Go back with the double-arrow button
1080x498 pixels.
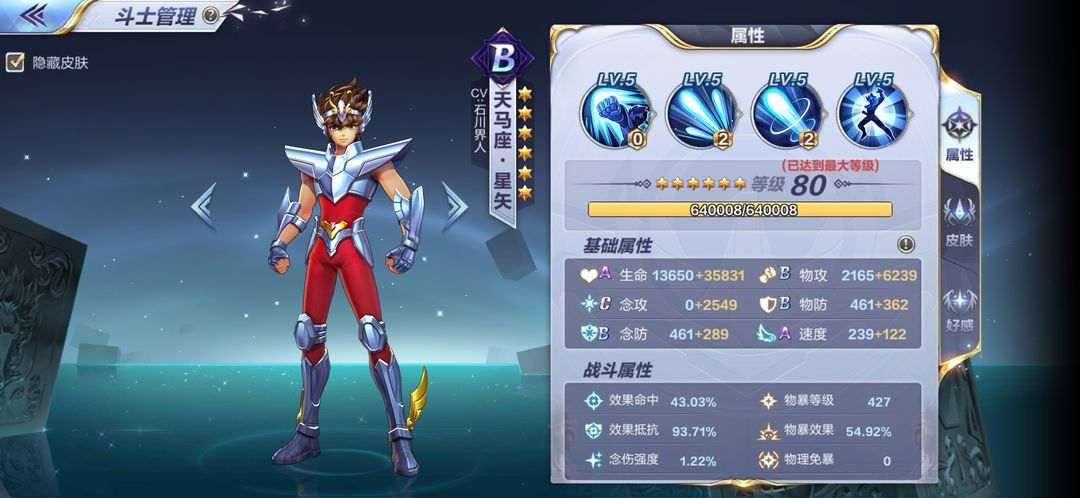pyautogui.click(x=33, y=14)
